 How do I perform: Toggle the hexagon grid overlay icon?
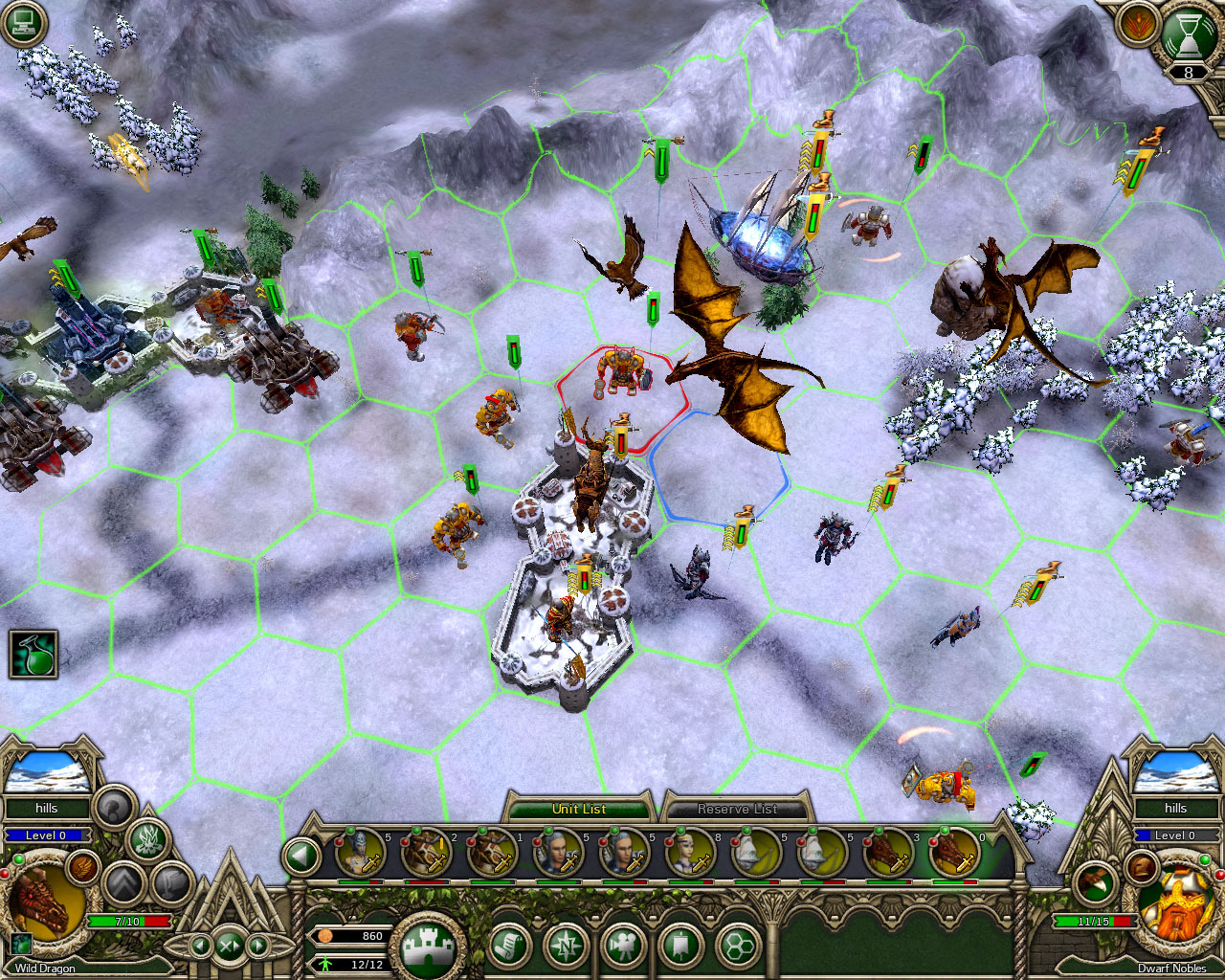[x=739, y=944]
